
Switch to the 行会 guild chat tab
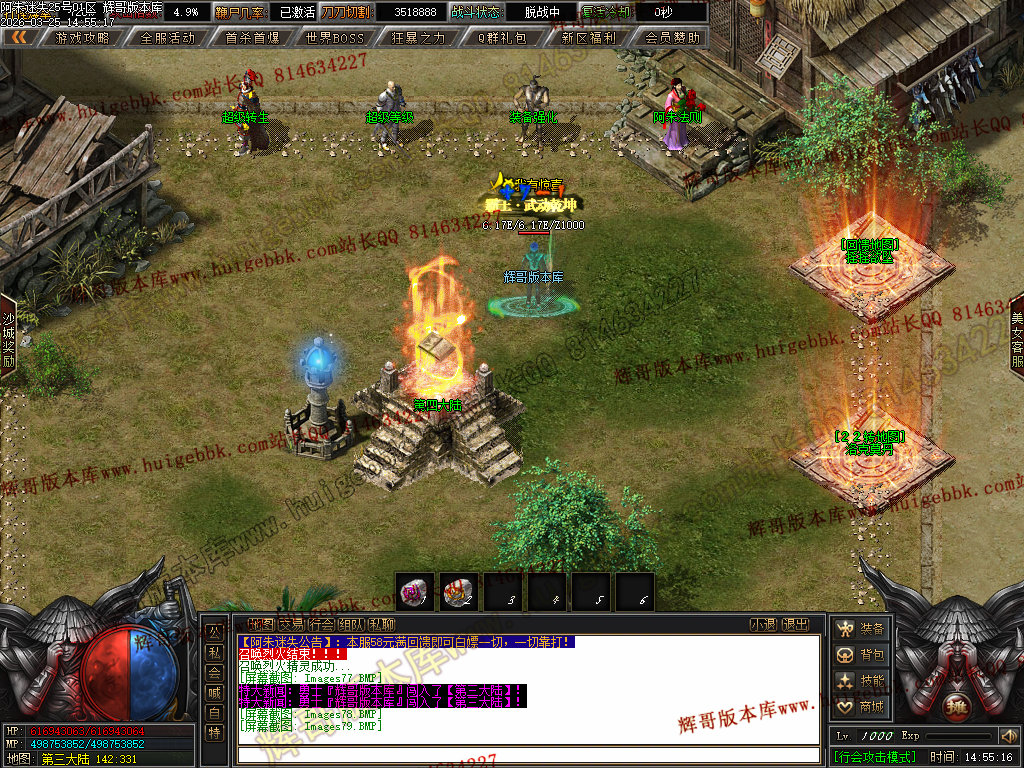[x=321, y=625]
